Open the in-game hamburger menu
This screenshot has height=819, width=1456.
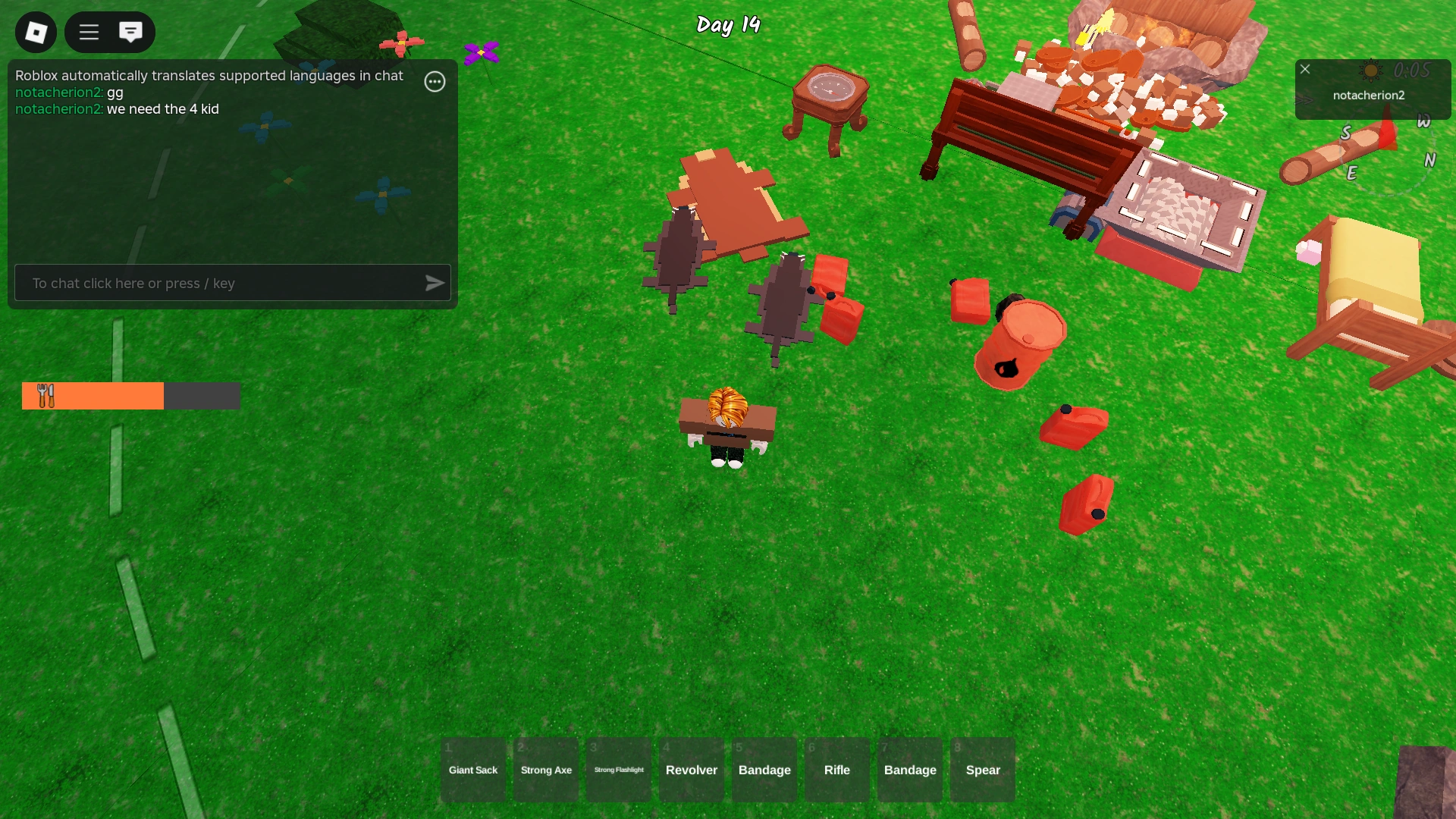[89, 33]
